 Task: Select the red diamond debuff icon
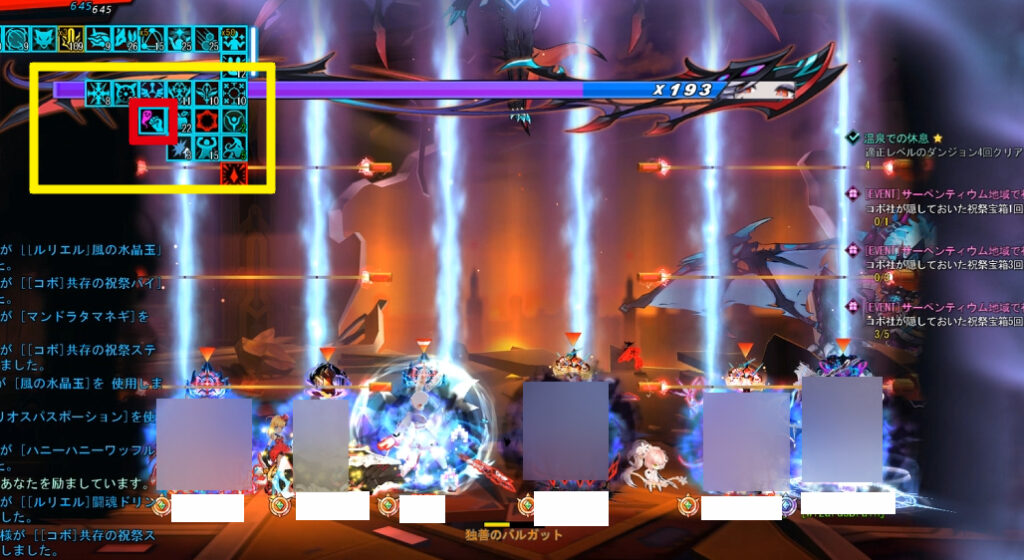(233, 175)
